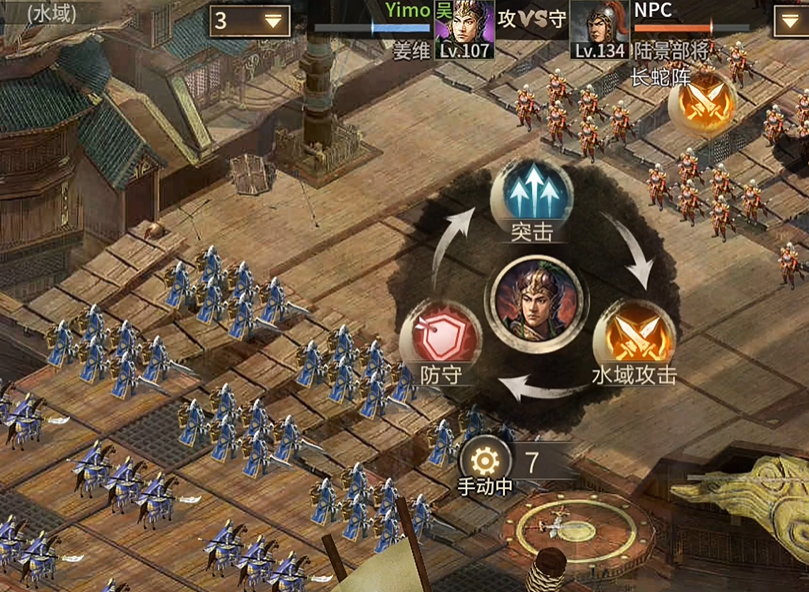
Task: Tap the defender 陆景部将 Lv.134 portrait
Action: [600, 27]
